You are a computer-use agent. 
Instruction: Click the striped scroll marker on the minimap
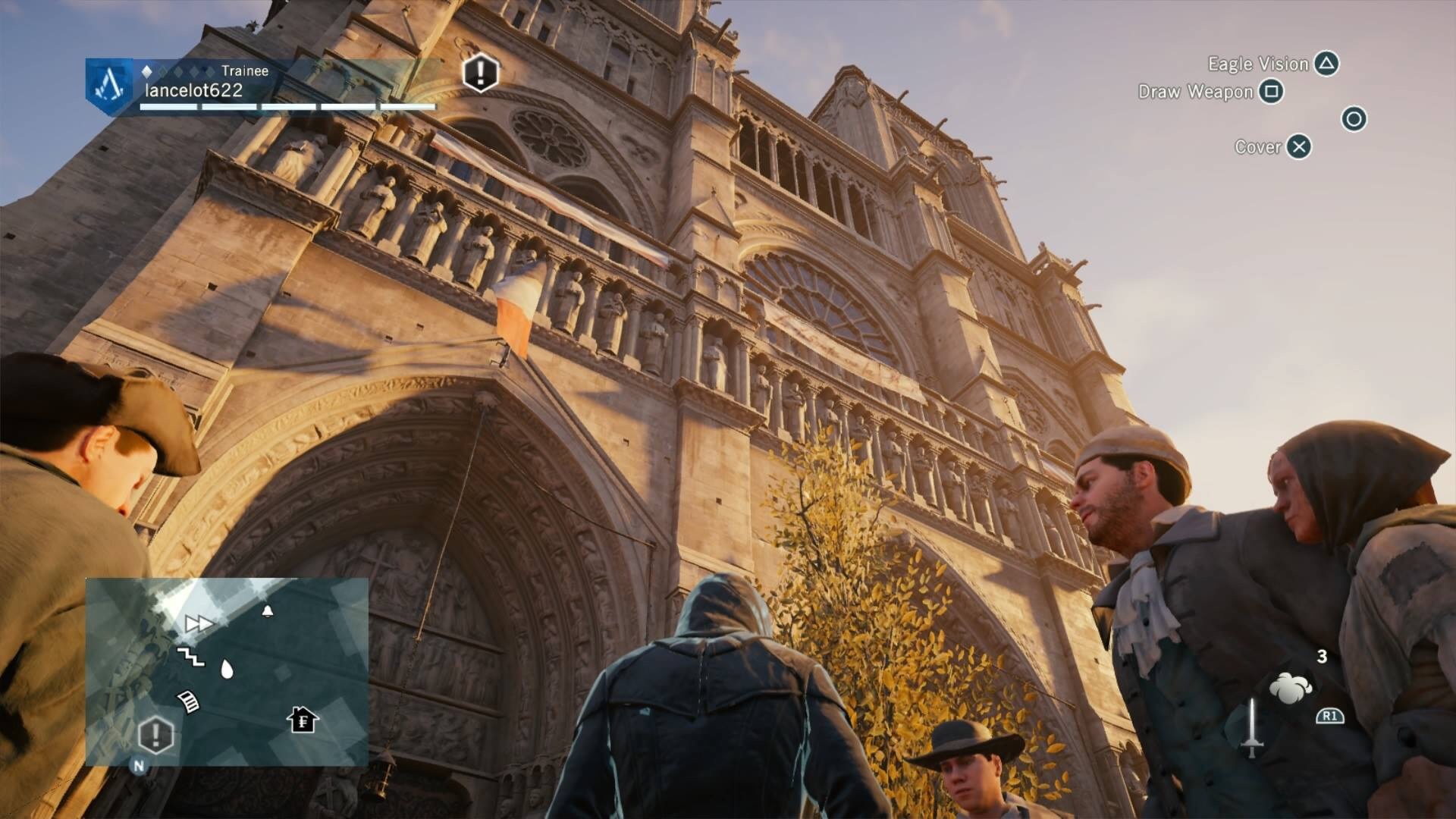click(x=188, y=701)
